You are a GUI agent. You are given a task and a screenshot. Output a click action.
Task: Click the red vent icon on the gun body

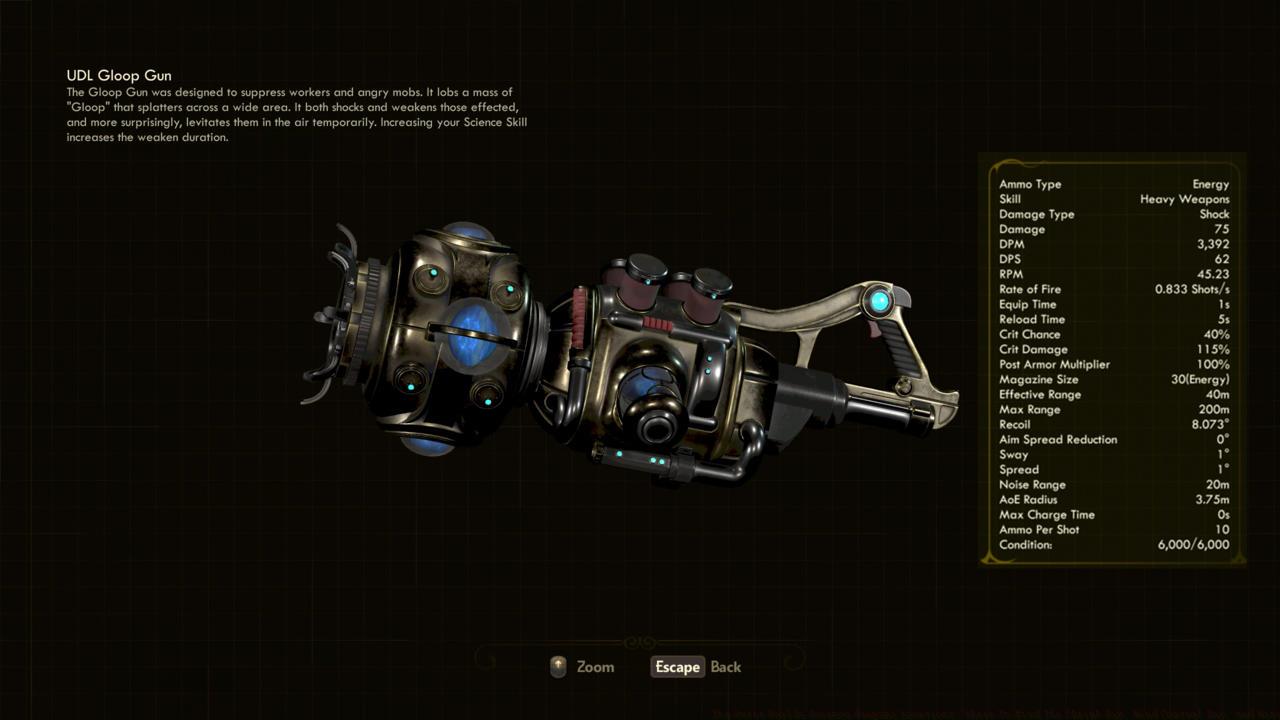(x=655, y=322)
